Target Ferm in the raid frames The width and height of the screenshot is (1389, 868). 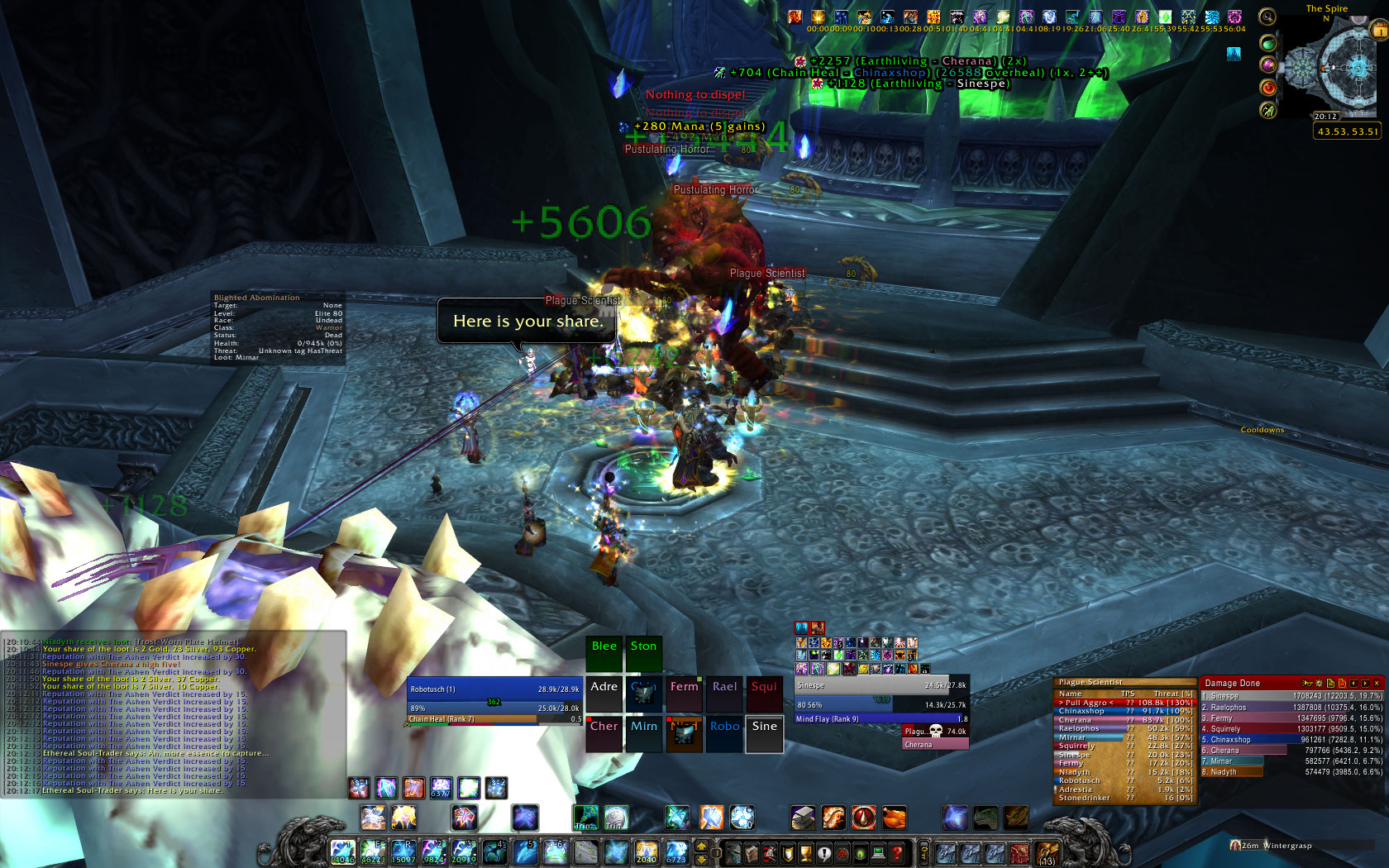coord(684,694)
